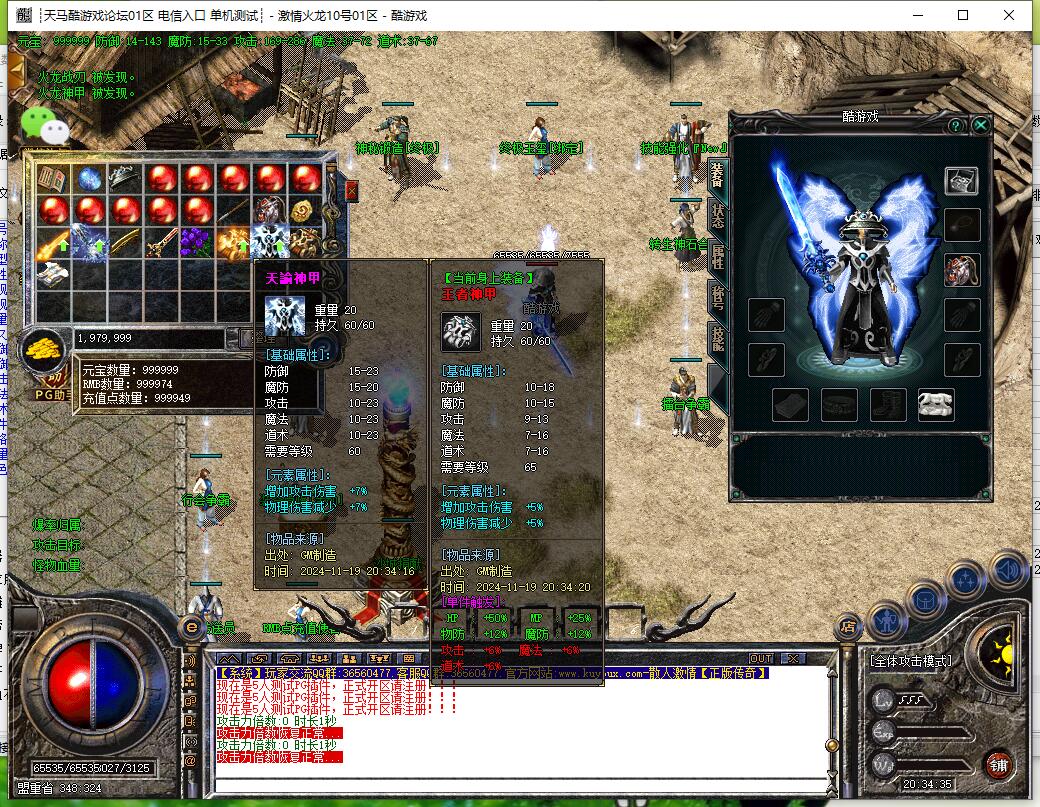The image size is (1040, 807).
Task: Close the character equipment panel
Action: click(x=981, y=125)
